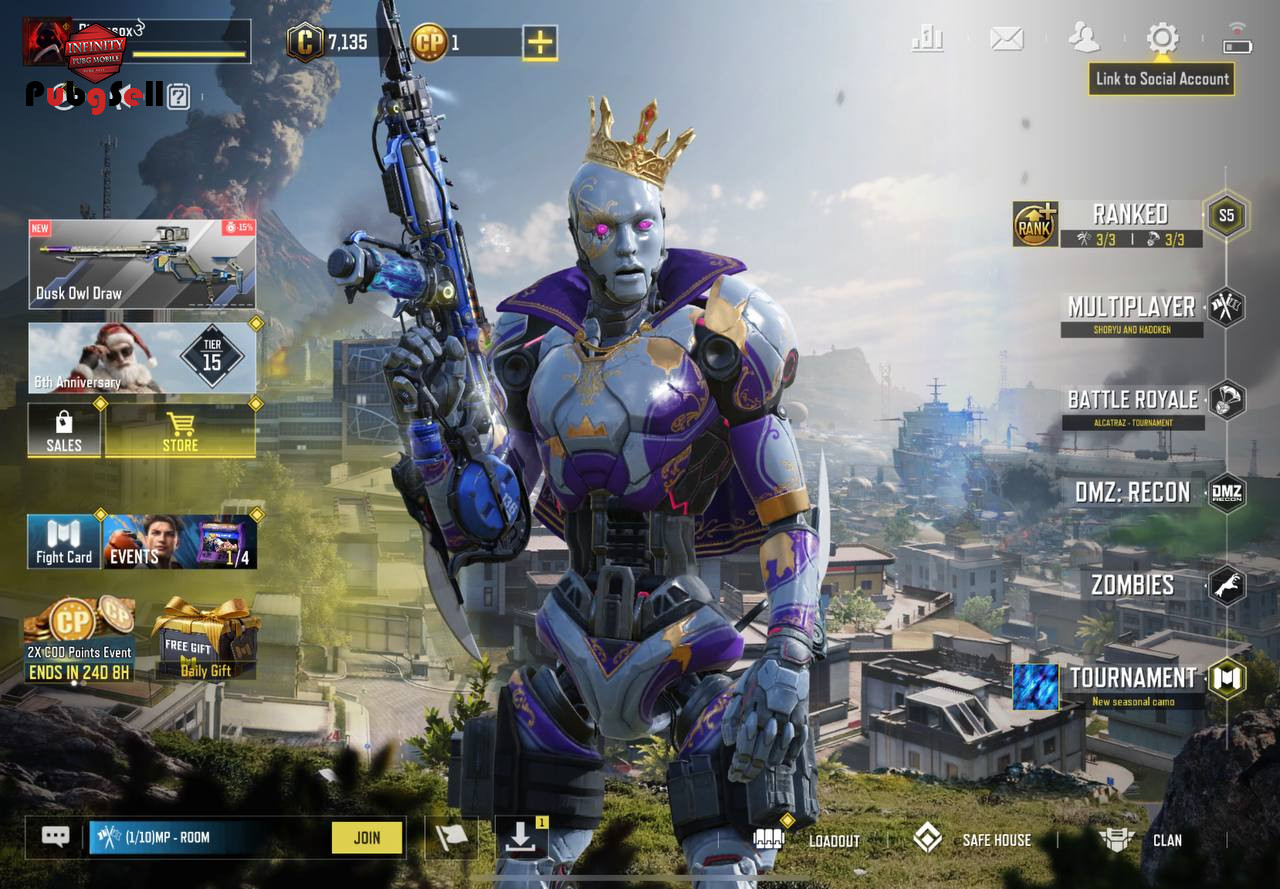
Task: Go to the Store
Action: tap(180, 431)
